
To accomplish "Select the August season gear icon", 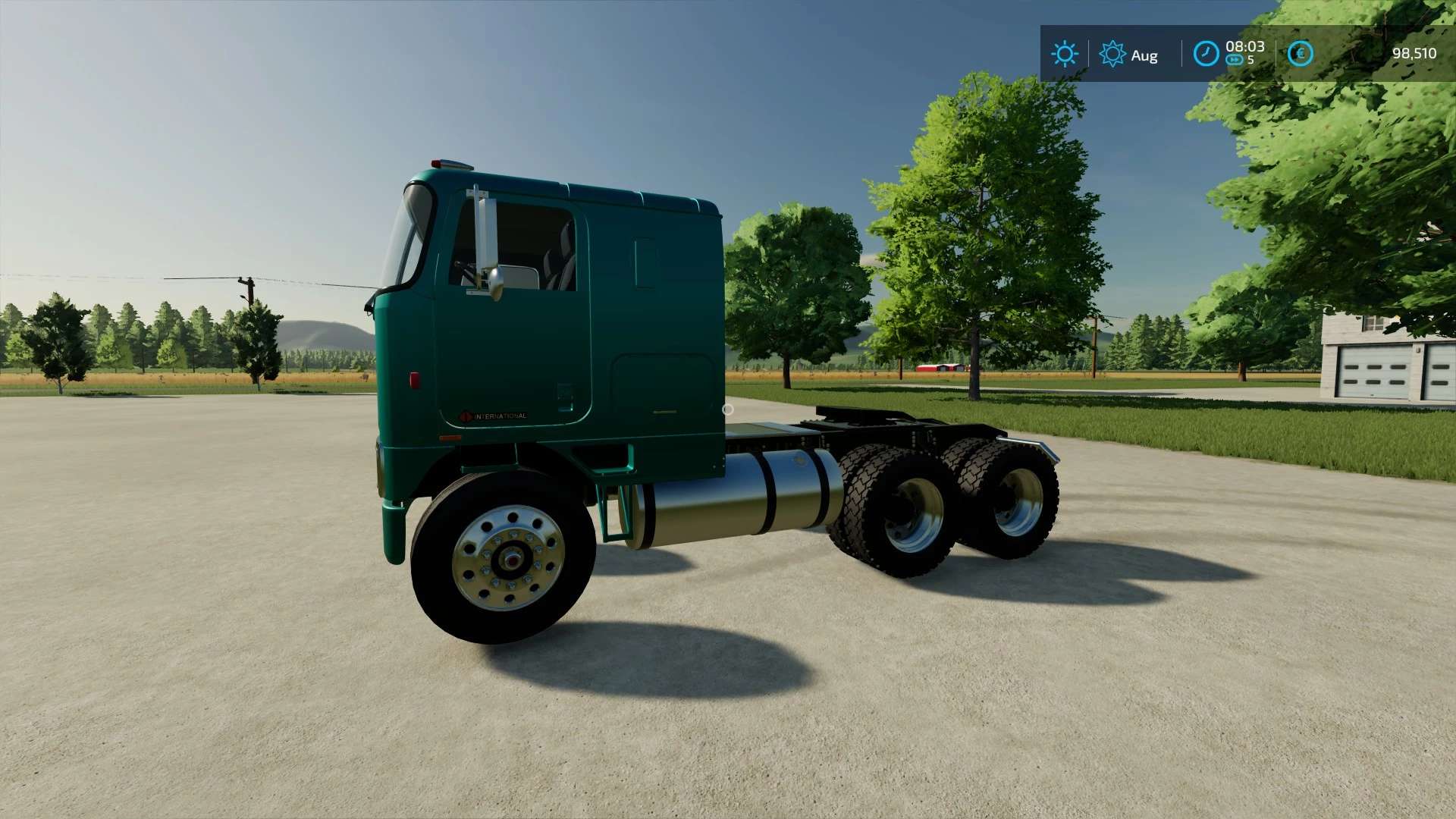I will 1112,54.
